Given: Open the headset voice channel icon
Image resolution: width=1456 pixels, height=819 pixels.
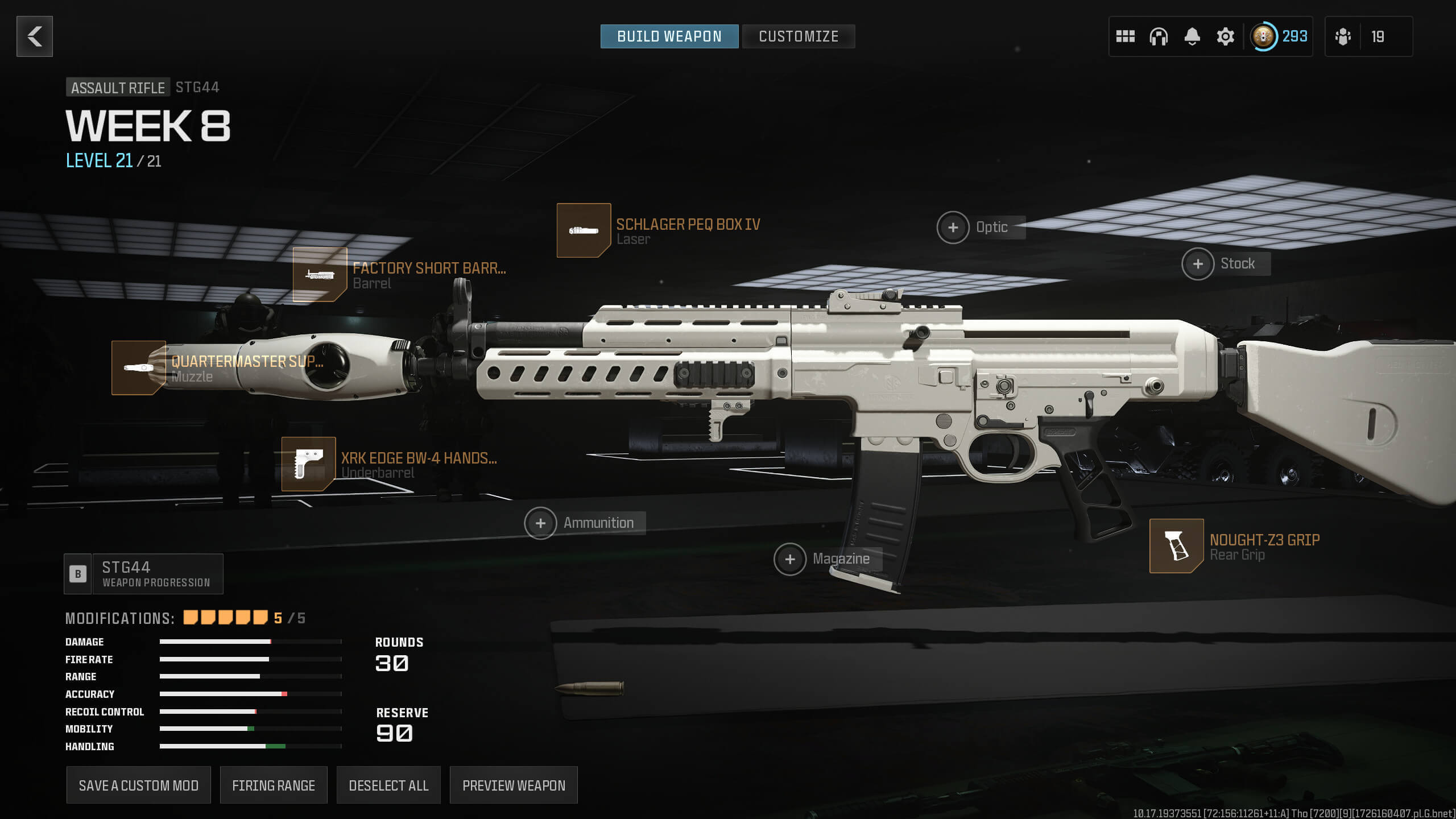Looking at the screenshot, I should click(x=1159, y=36).
